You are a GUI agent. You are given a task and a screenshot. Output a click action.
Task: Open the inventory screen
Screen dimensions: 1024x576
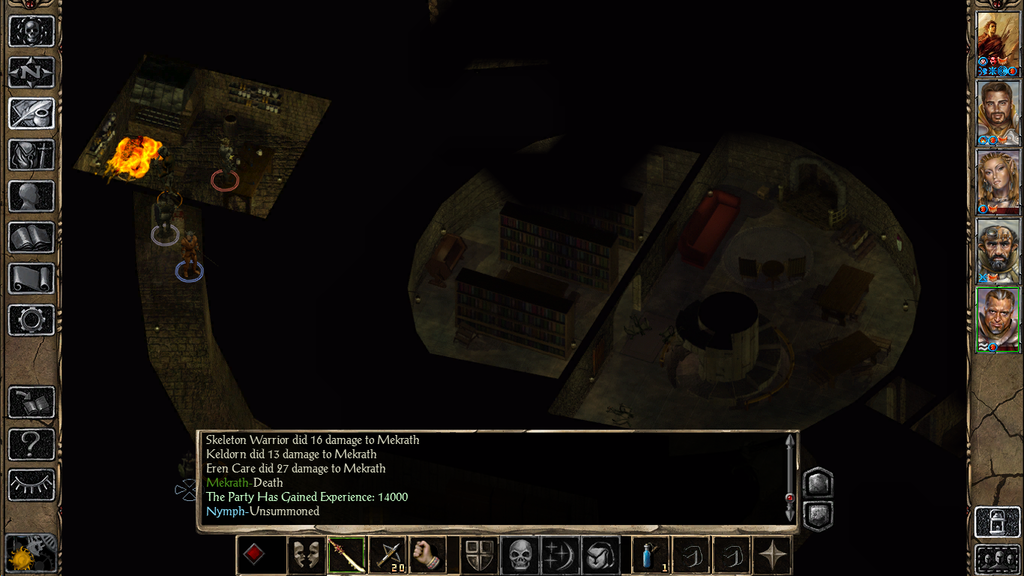coord(31,155)
